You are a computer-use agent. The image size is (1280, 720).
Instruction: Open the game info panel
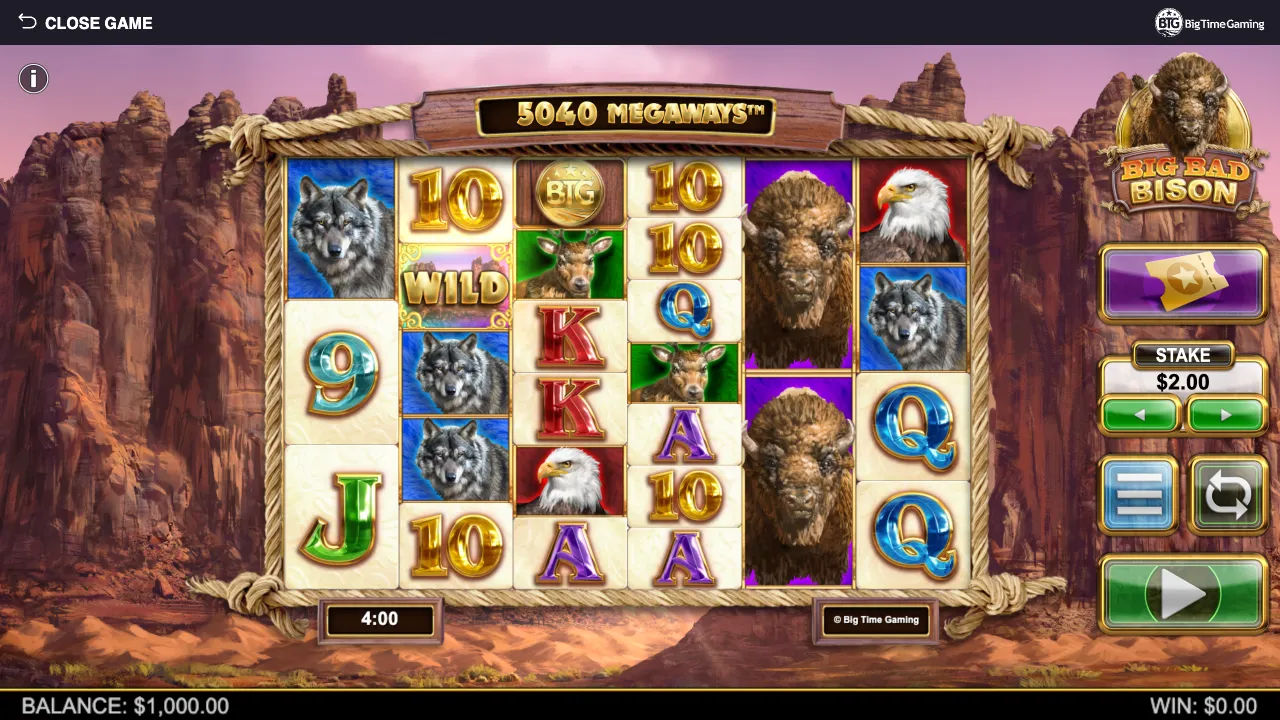(x=33, y=79)
